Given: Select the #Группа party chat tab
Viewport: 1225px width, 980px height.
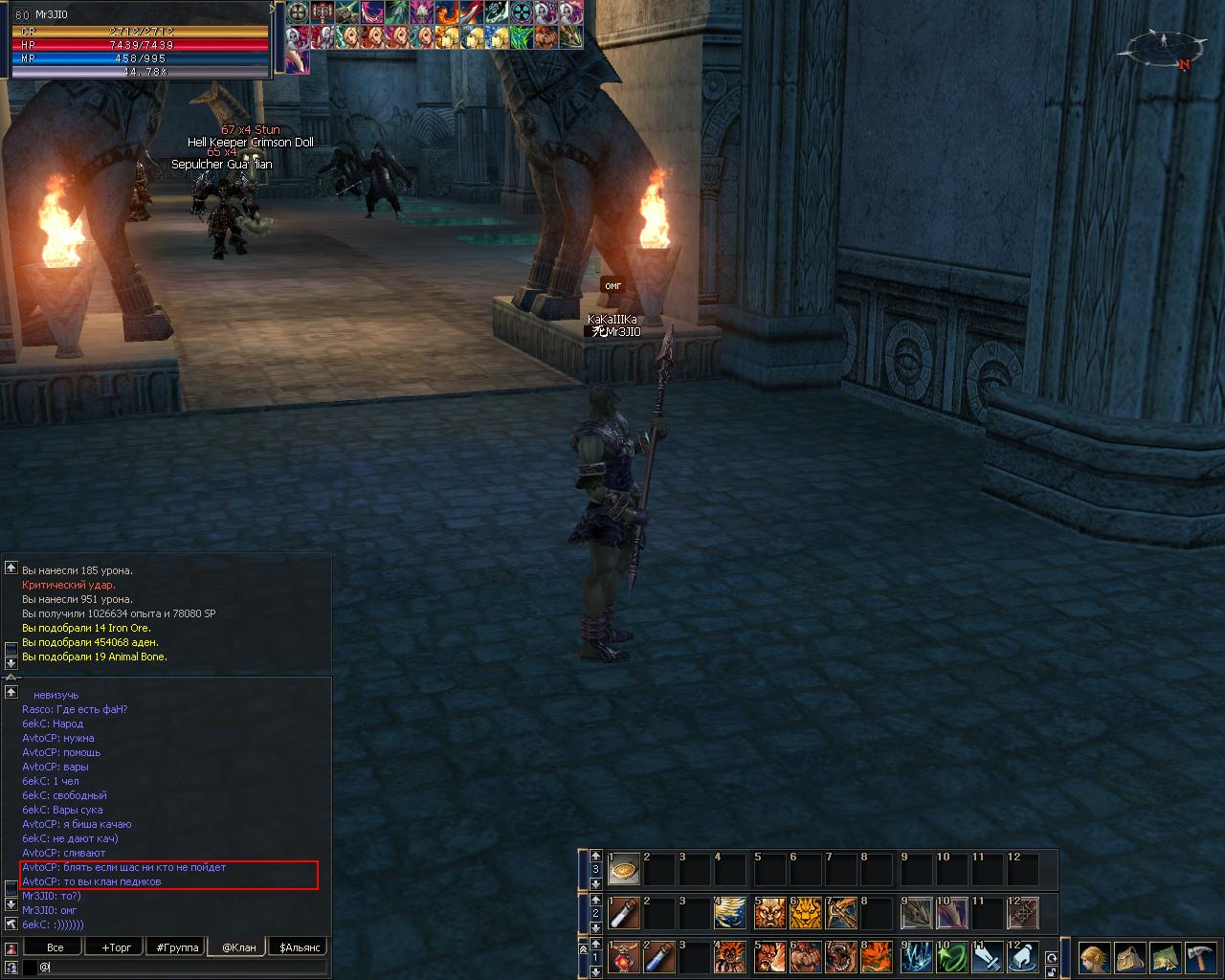Looking at the screenshot, I should click(177, 947).
